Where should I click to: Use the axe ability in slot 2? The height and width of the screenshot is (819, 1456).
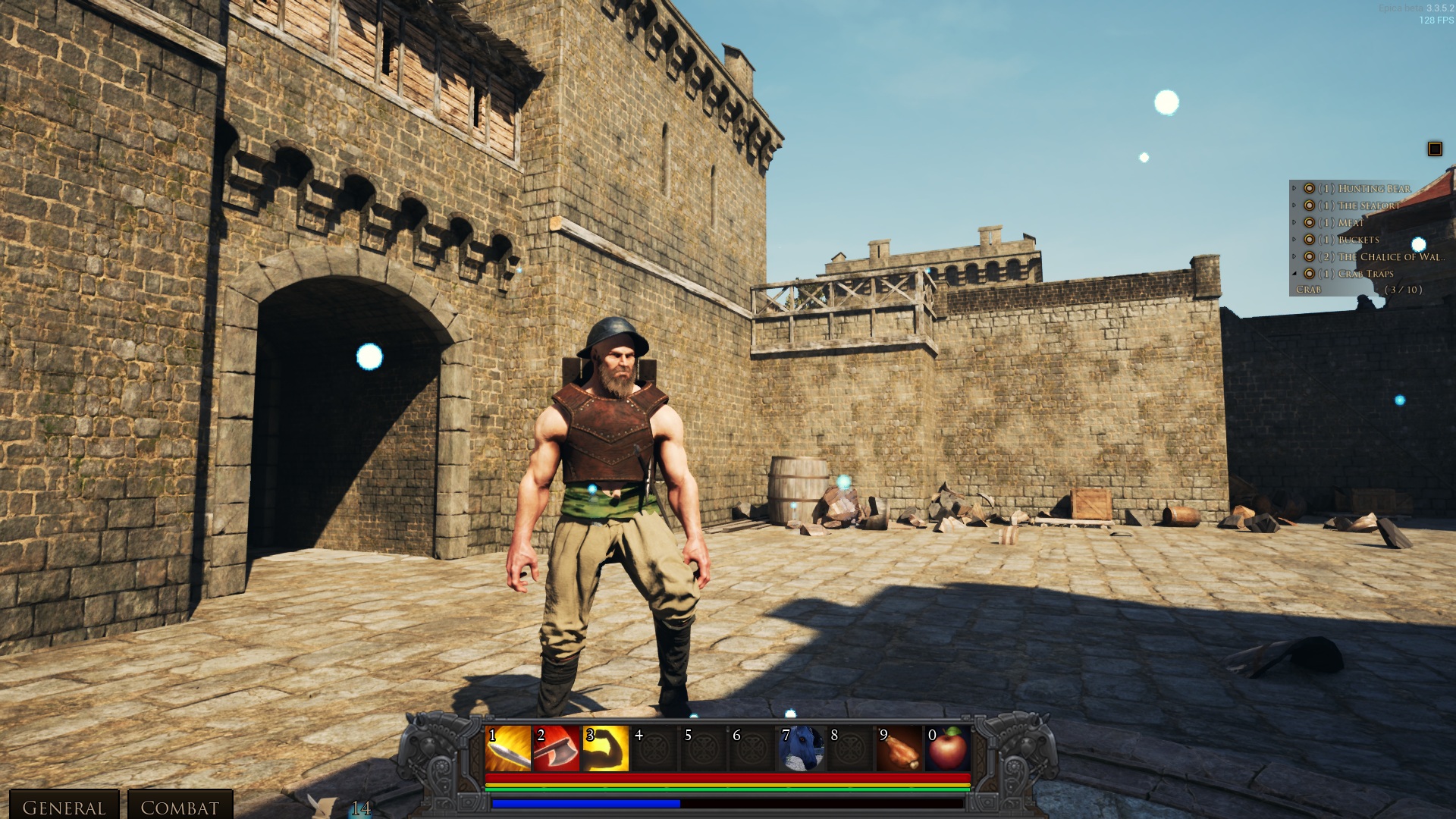click(x=557, y=748)
